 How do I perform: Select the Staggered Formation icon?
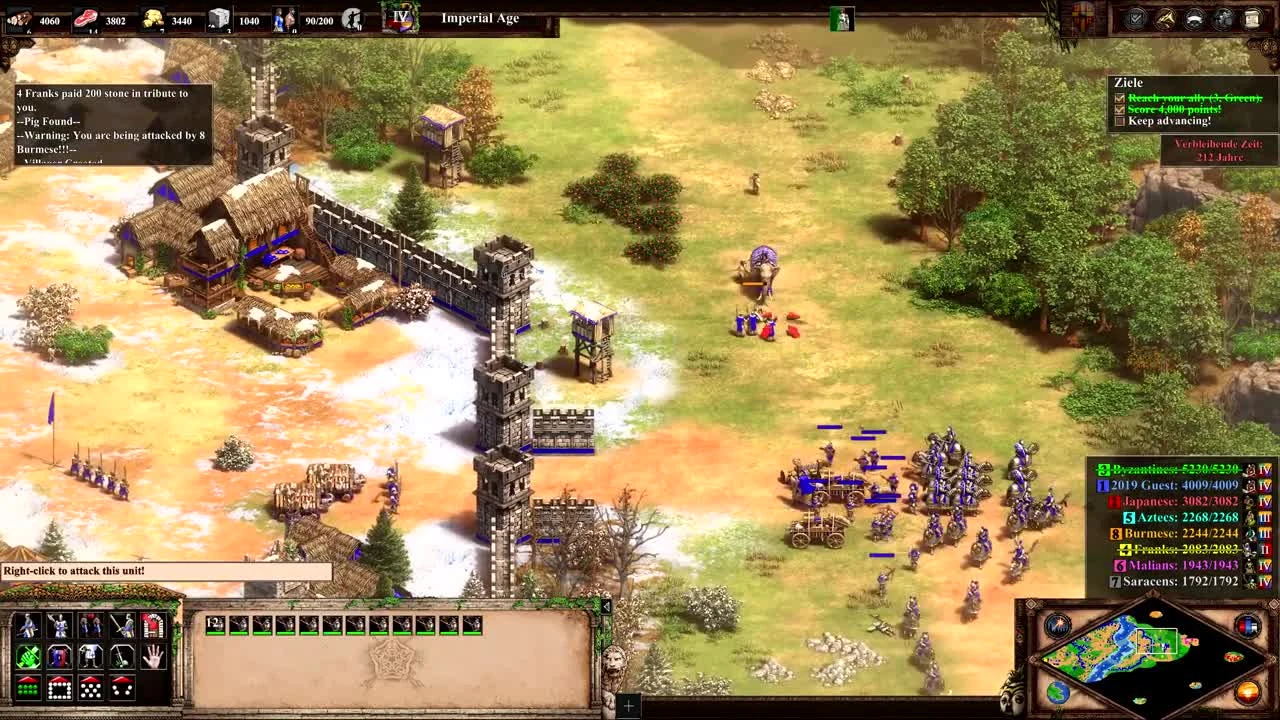point(91,688)
